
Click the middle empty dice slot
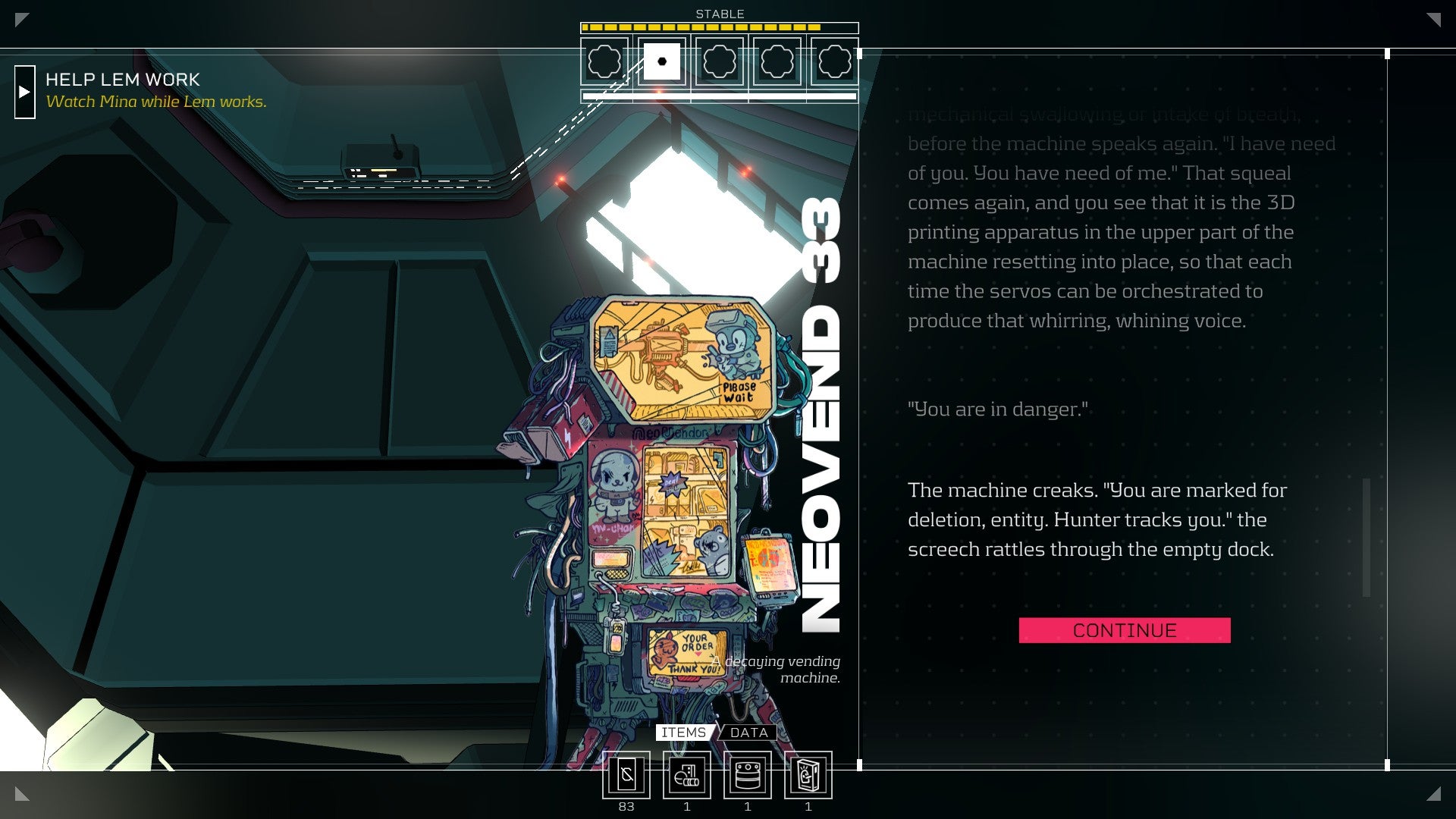[x=719, y=62]
